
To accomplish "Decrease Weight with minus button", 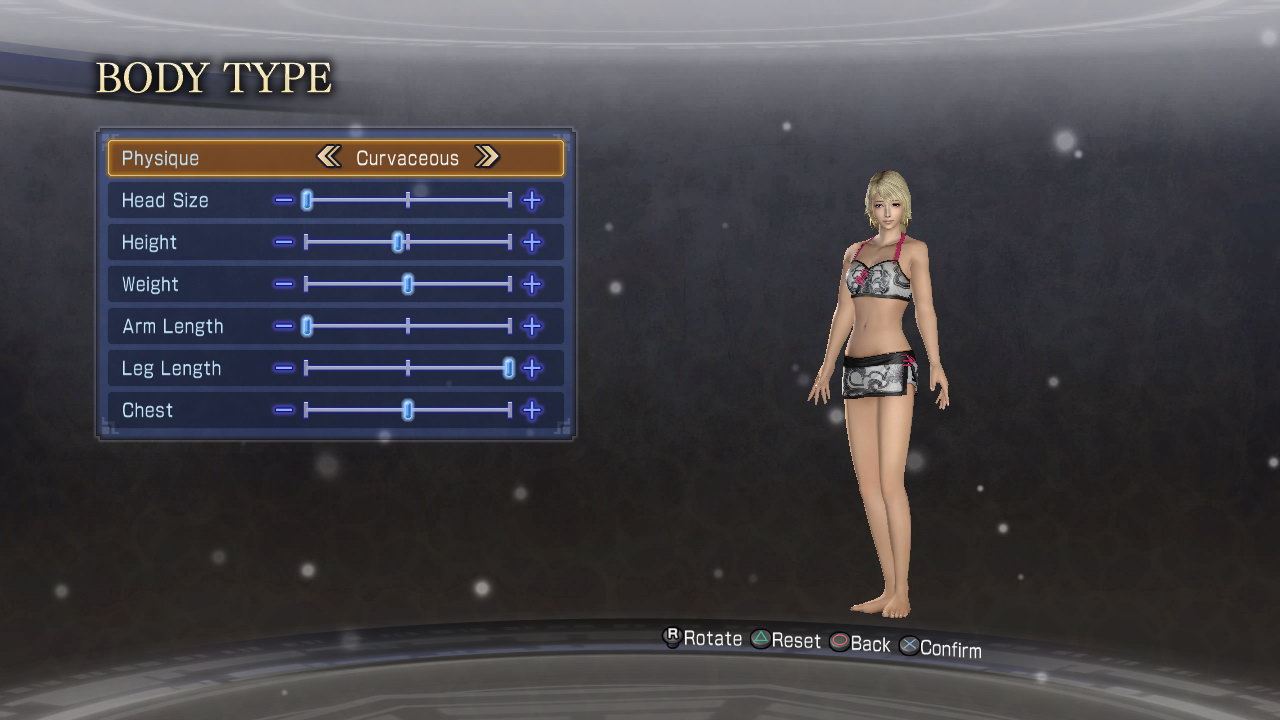I will (284, 285).
